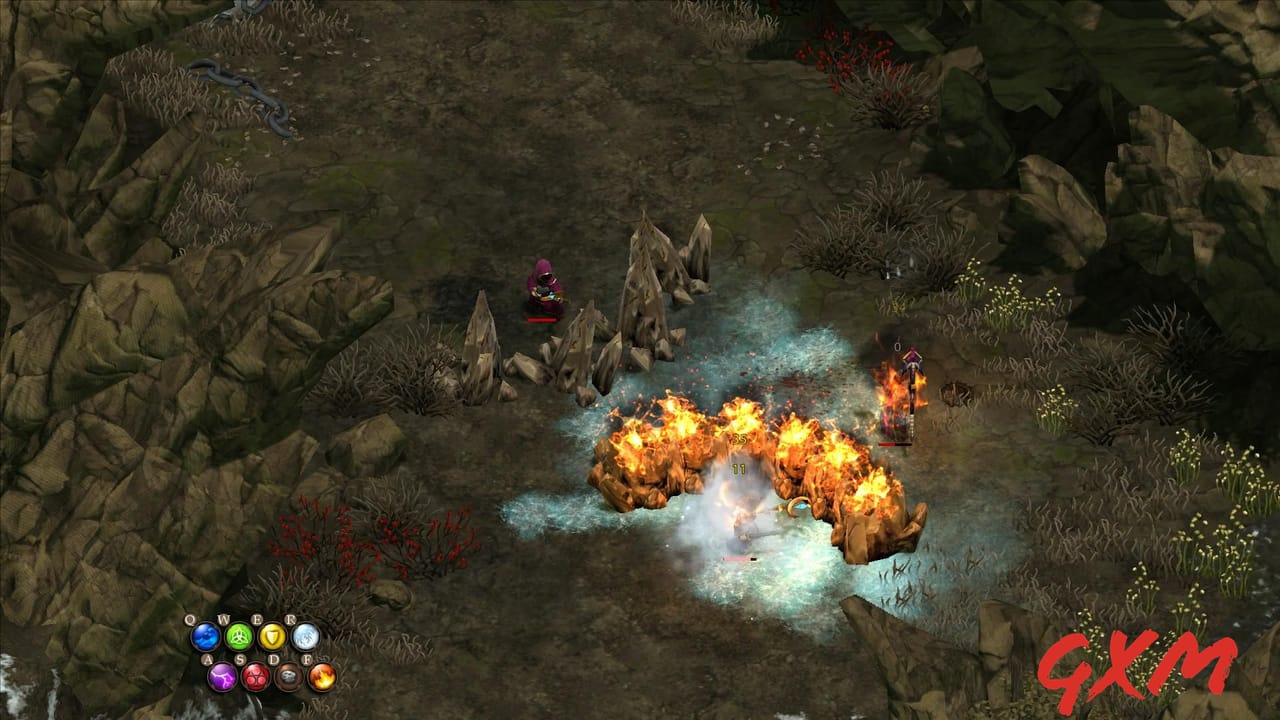Select the blue Water element icon
Viewport: 1280px width, 720px height.
205,637
